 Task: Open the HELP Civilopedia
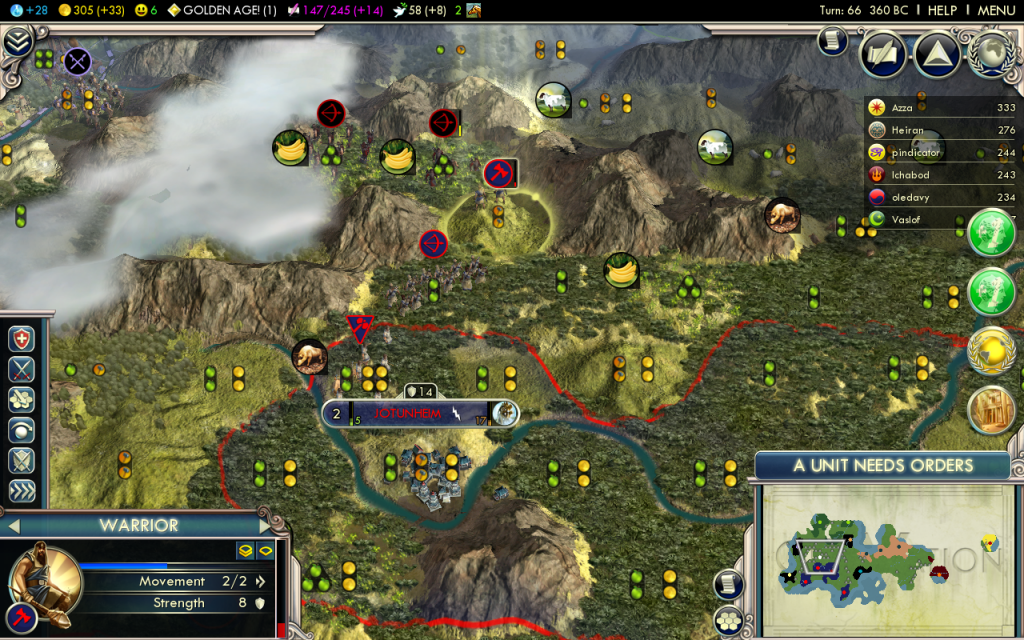pos(942,10)
